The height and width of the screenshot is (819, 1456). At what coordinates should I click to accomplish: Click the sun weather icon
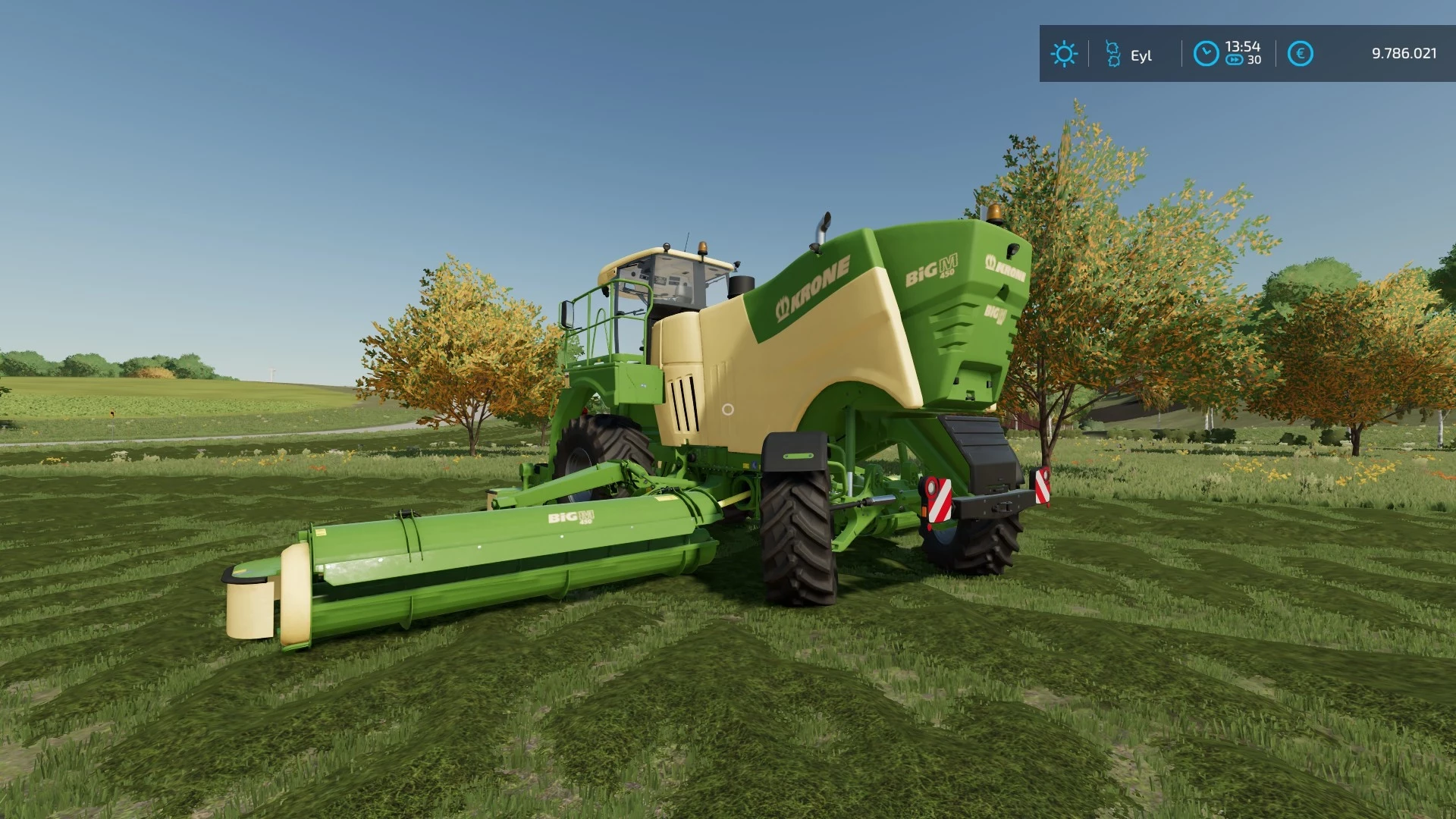(x=1065, y=53)
